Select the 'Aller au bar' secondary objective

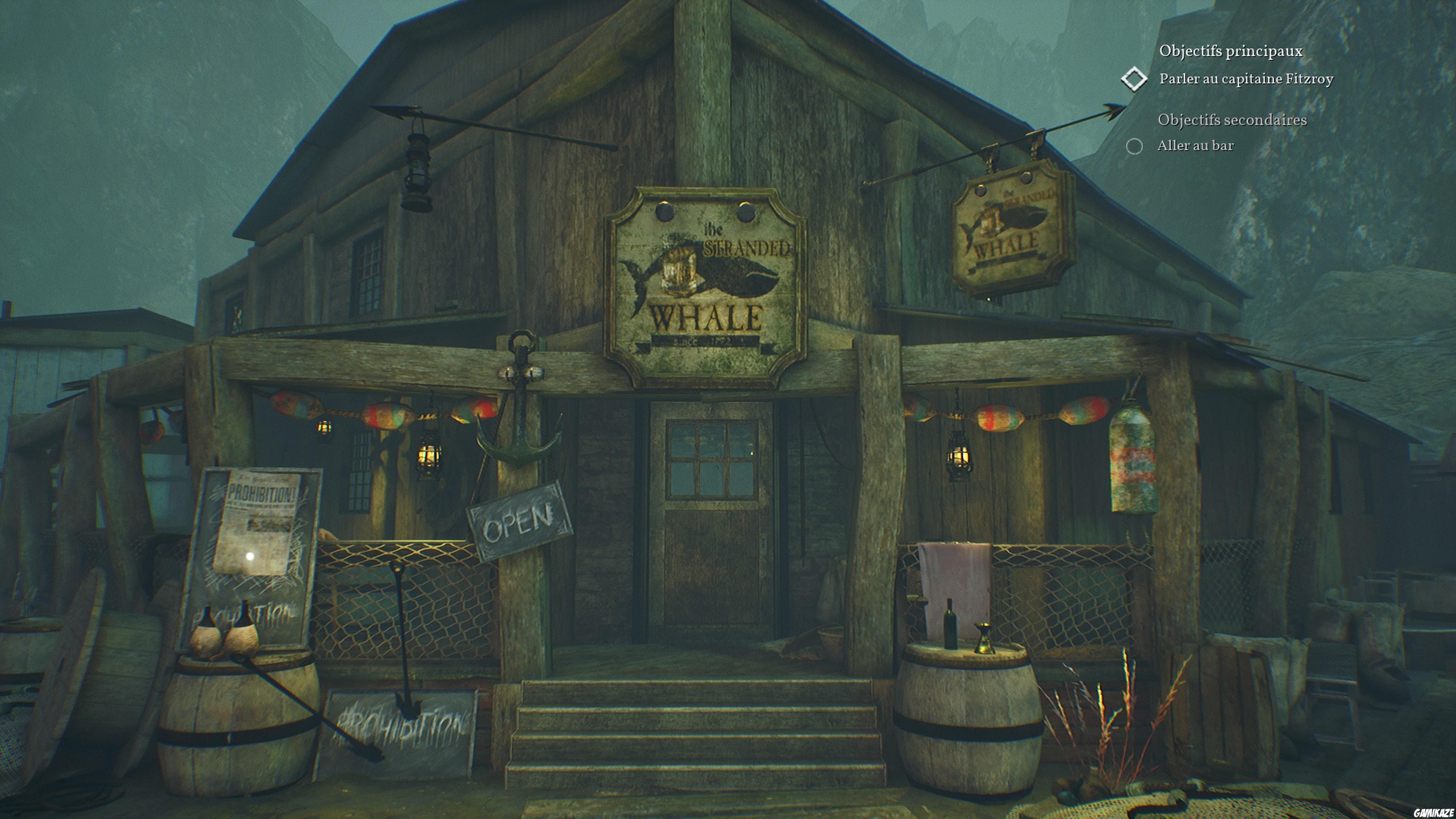click(1196, 146)
